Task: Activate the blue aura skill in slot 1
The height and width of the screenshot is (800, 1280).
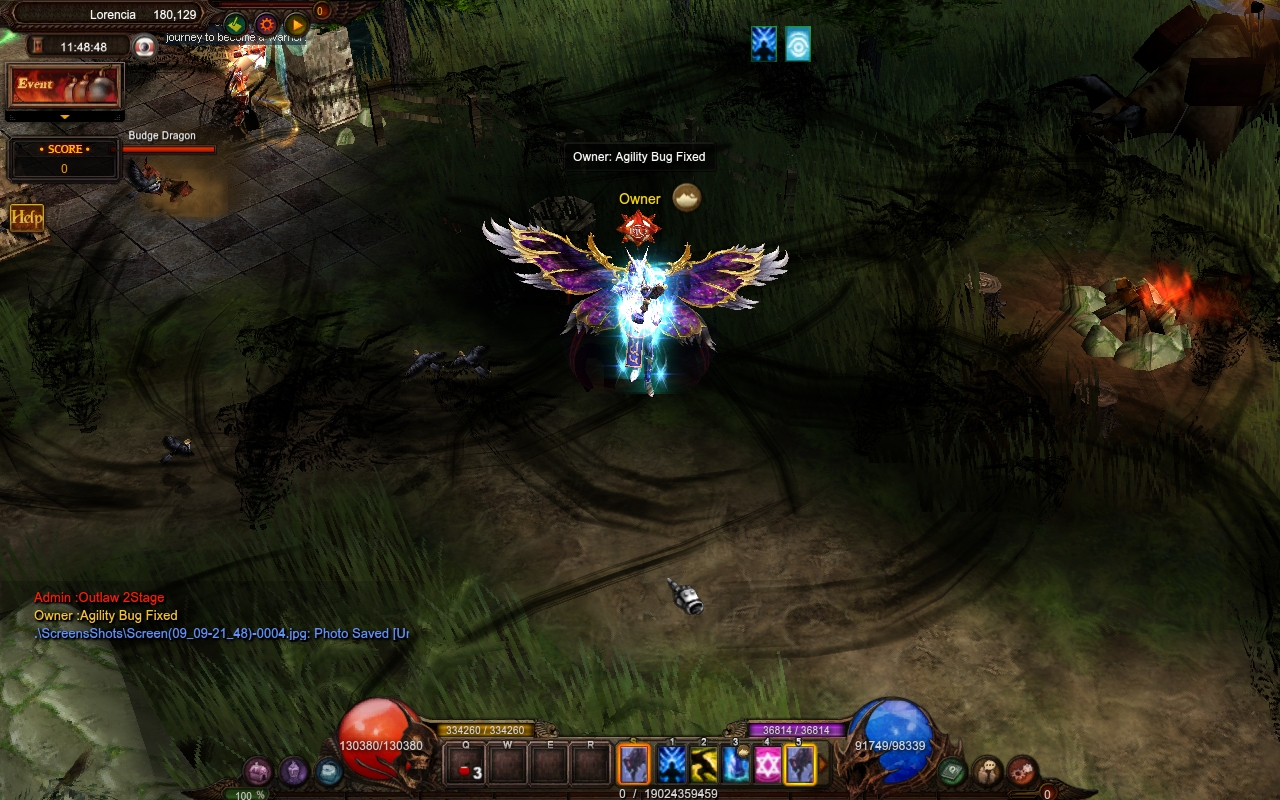Action: pyautogui.click(x=672, y=765)
